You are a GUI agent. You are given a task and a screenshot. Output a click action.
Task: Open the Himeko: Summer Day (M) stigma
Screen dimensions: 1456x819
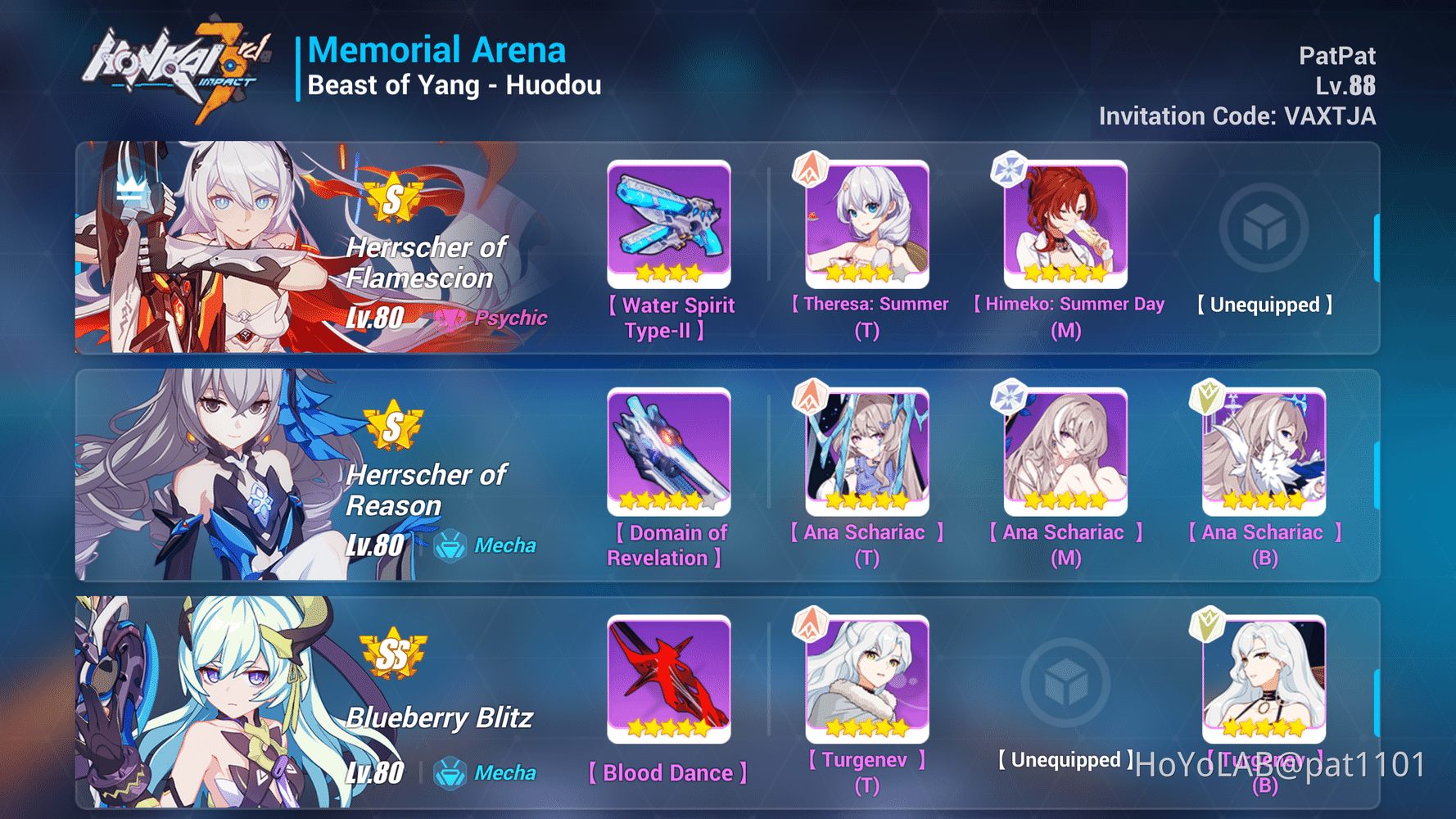tap(1065, 221)
